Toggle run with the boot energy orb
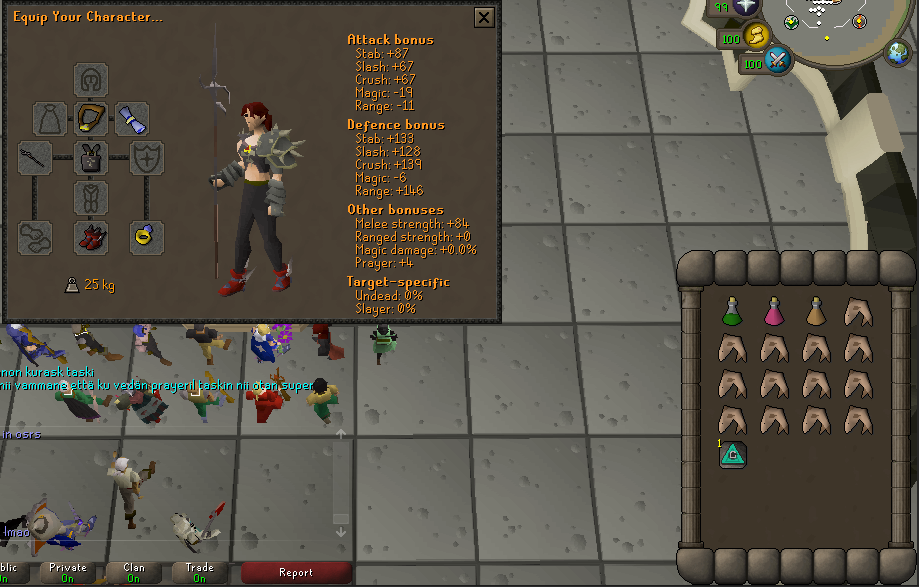919x587 pixels. [x=757, y=37]
